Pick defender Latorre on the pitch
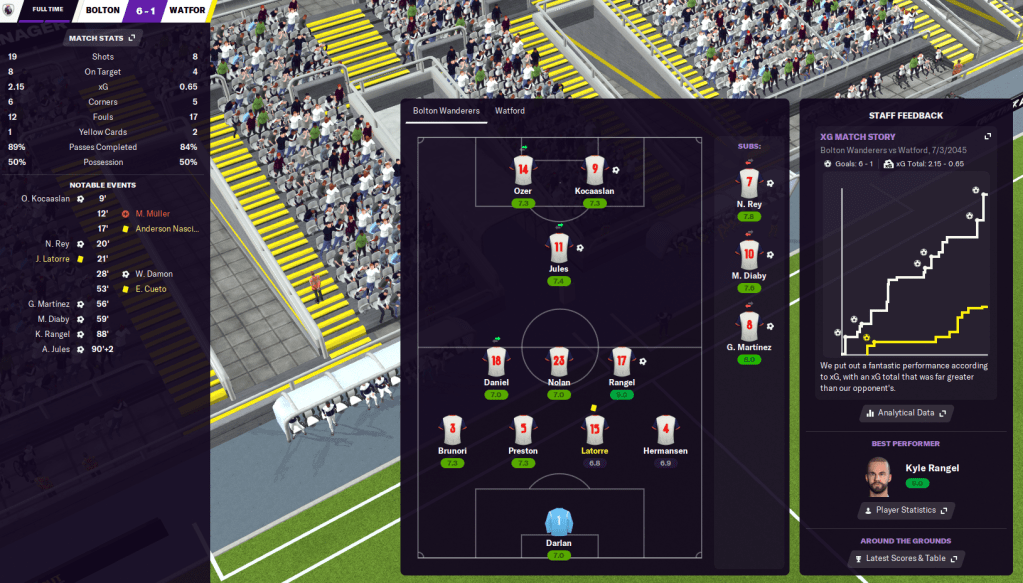This screenshot has height=583, width=1023. 594,431
